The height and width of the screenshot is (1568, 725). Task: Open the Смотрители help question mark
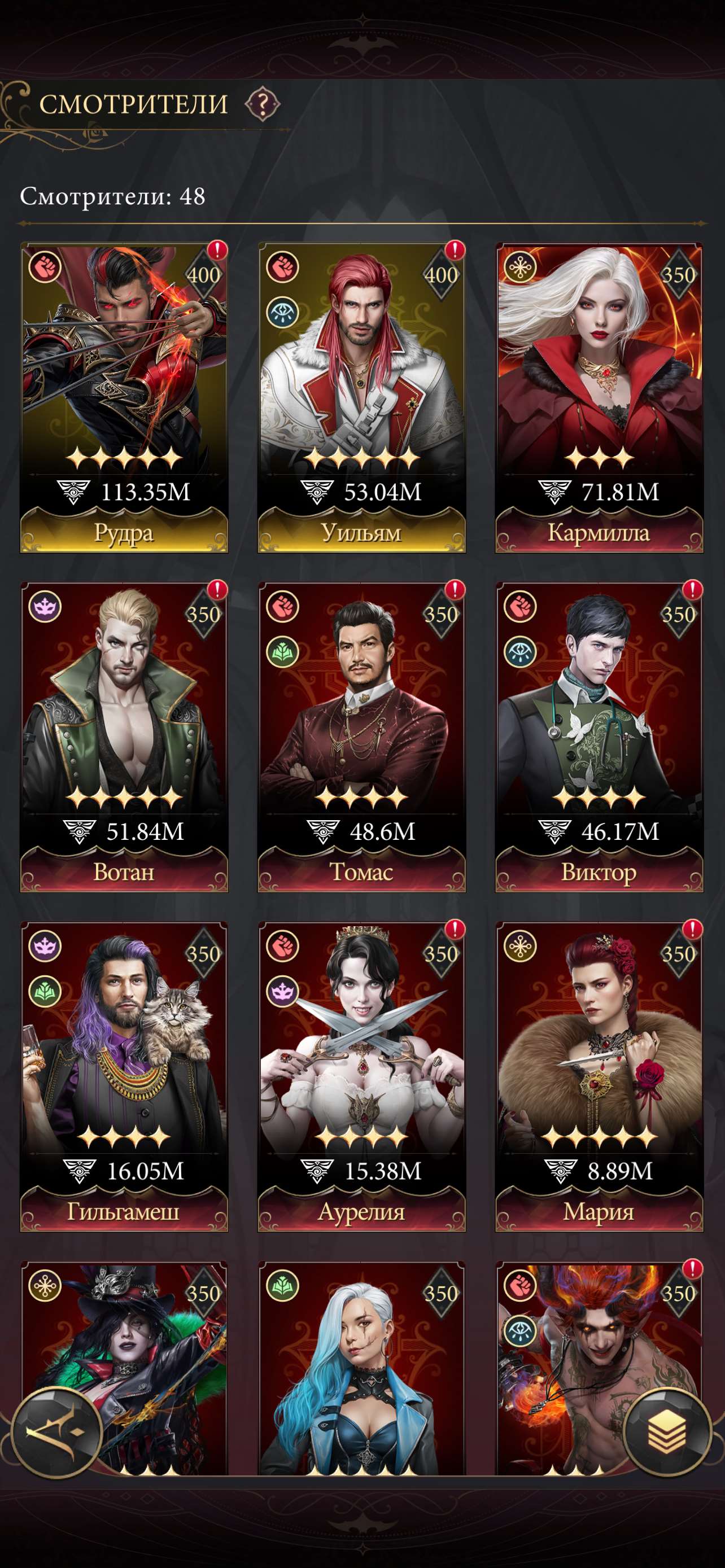(263, 104)
